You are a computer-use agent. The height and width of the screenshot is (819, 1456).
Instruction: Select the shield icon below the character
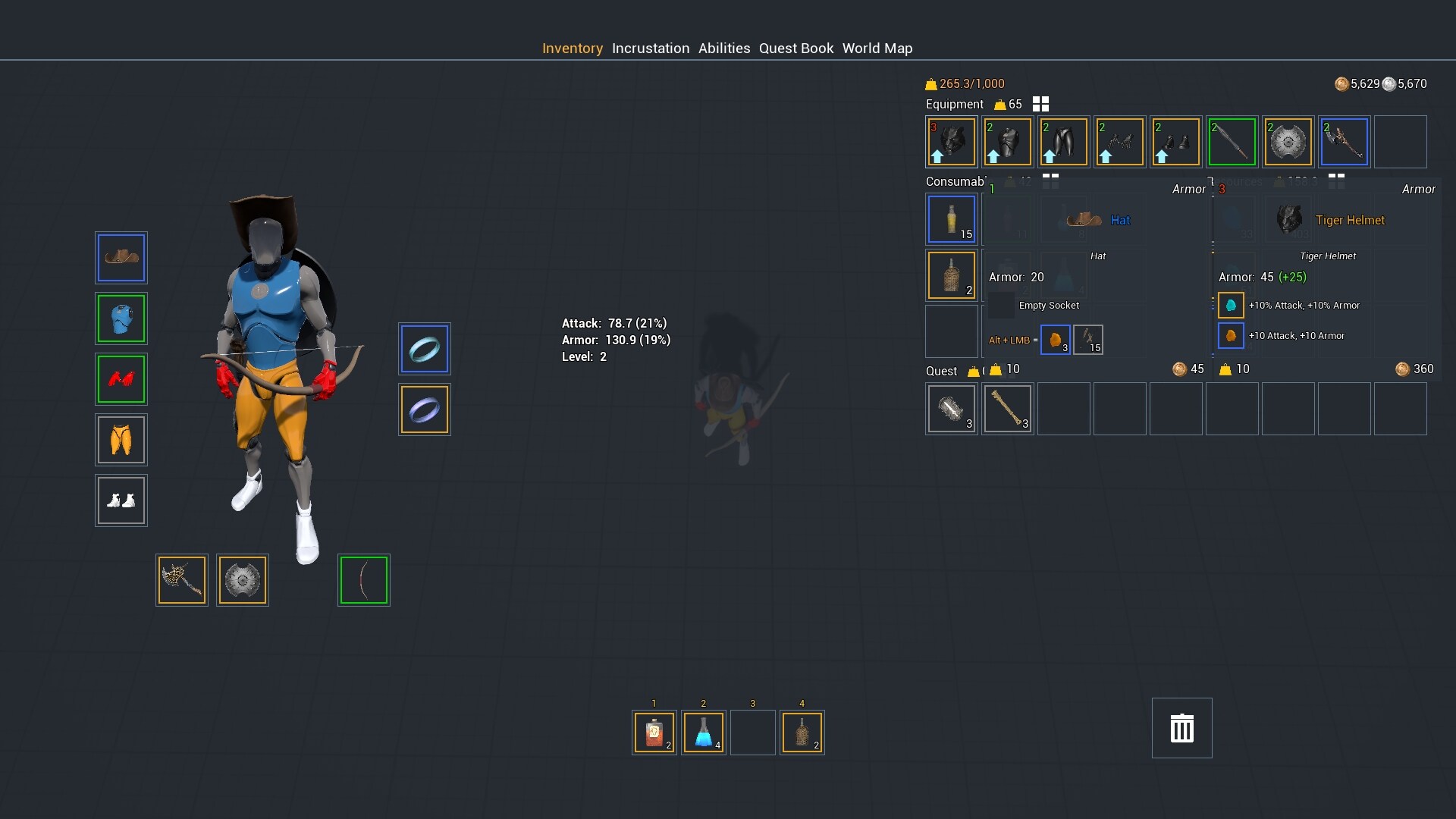(242, 580)
